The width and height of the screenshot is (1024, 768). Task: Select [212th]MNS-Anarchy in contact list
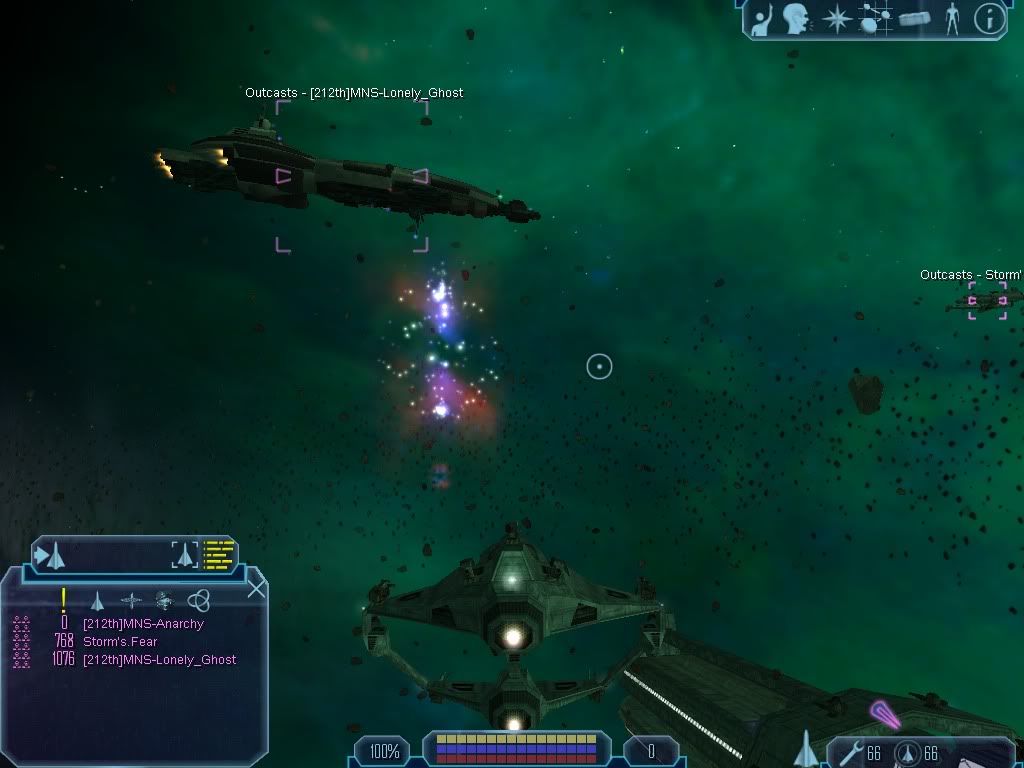coord(143,624)
